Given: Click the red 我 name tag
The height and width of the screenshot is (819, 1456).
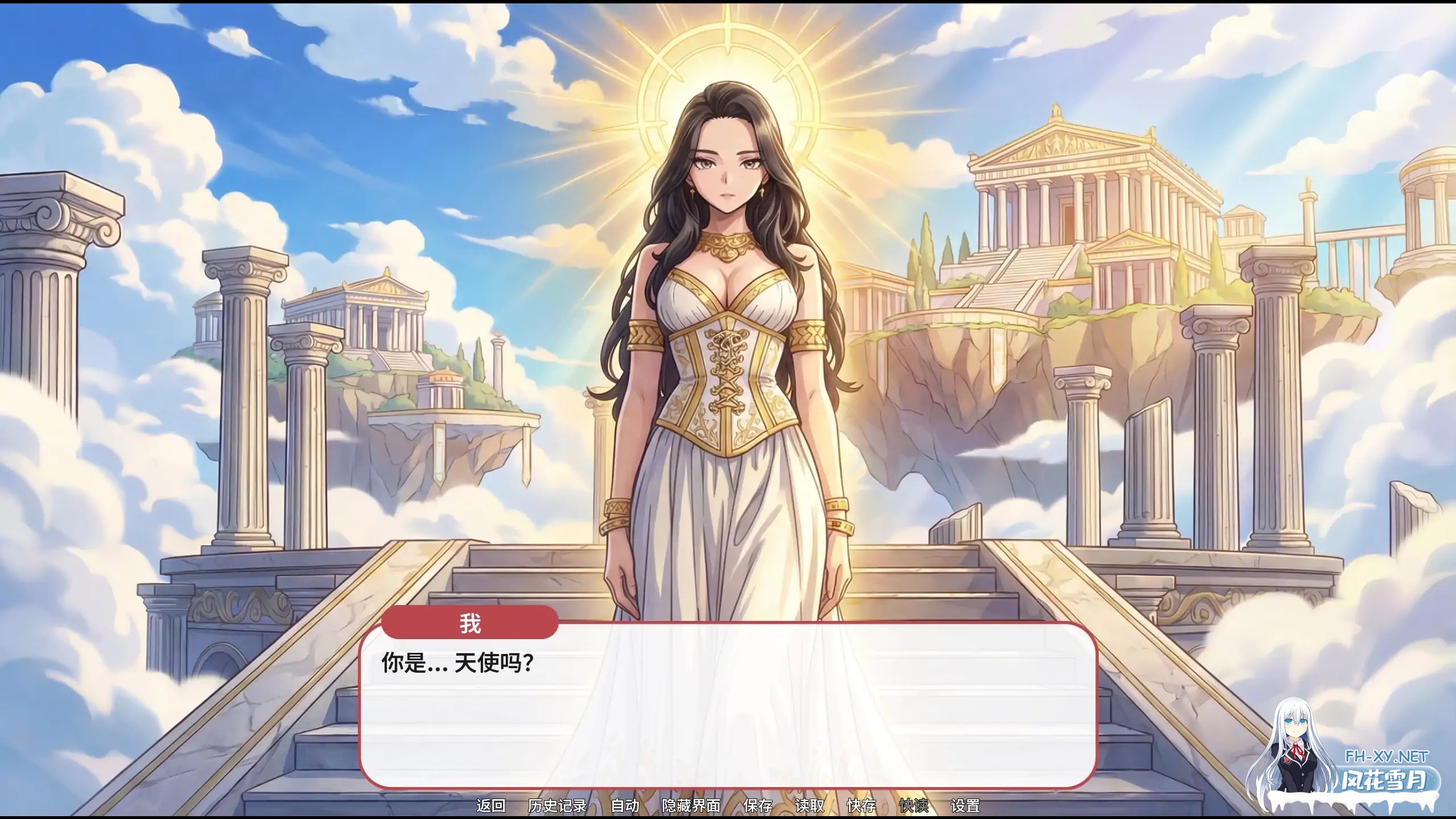Looking at the screenshot, I should pos(471,624).
